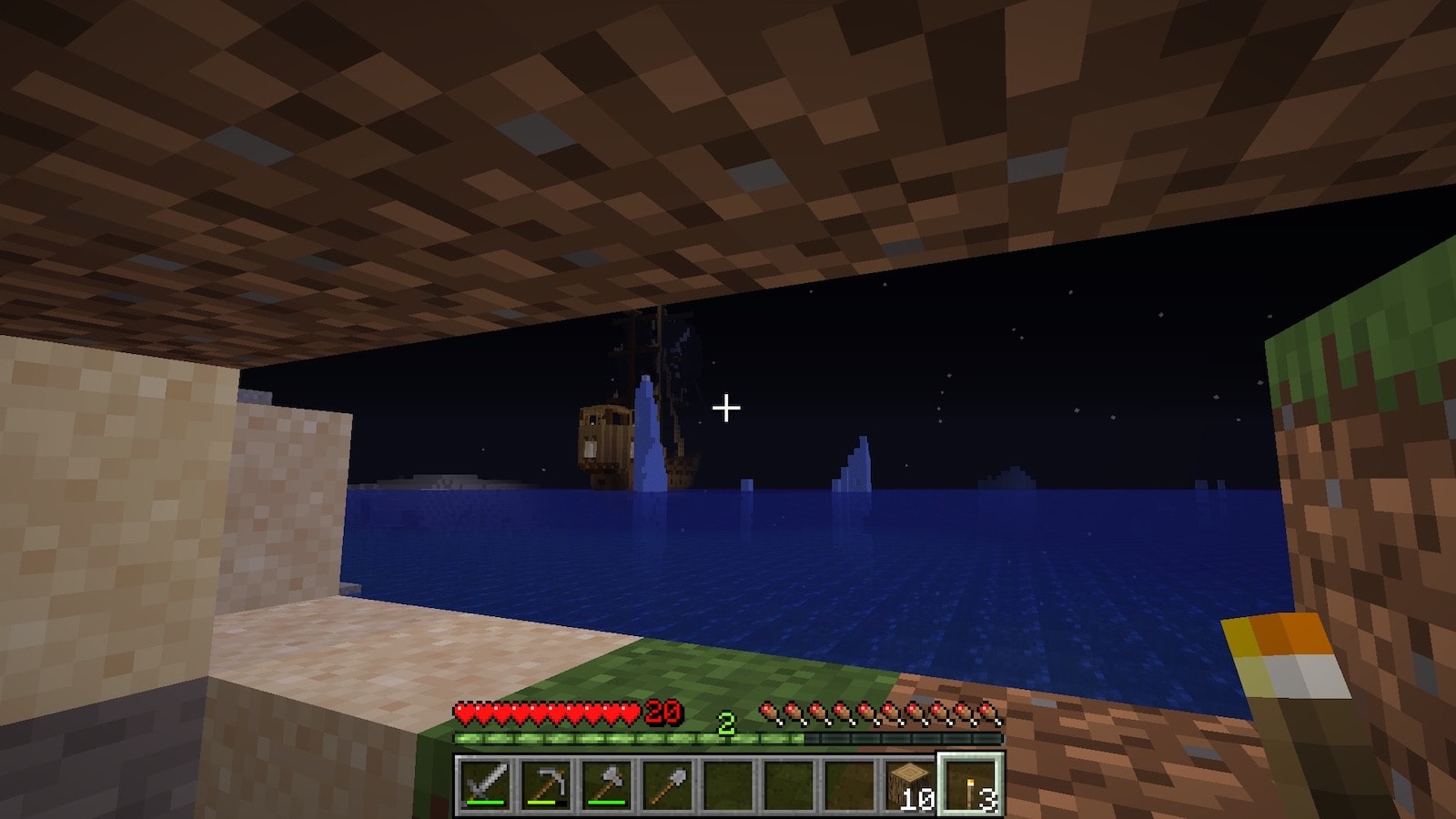
Task: Select the wood log stack of 10
Action: (910, 784)
